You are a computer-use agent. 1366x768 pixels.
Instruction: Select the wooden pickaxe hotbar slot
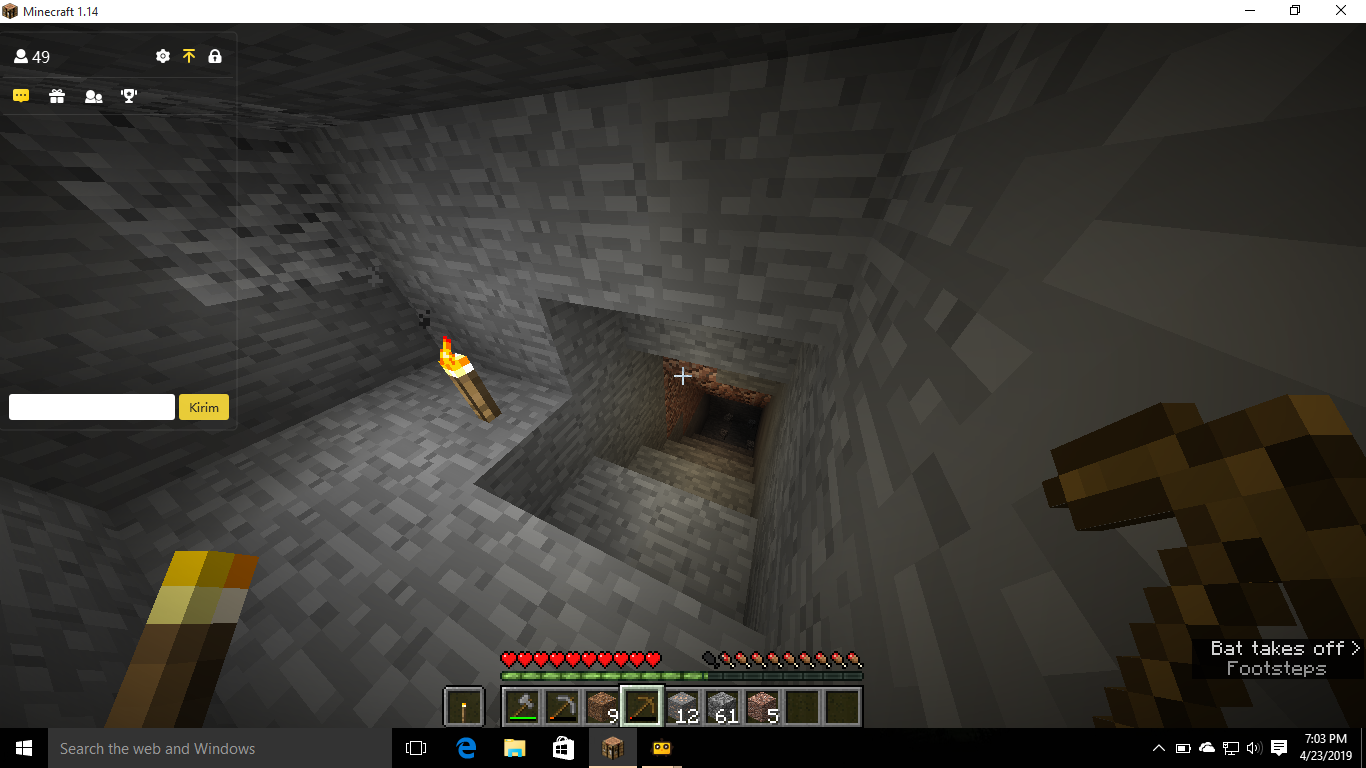(x=642, y=707)
